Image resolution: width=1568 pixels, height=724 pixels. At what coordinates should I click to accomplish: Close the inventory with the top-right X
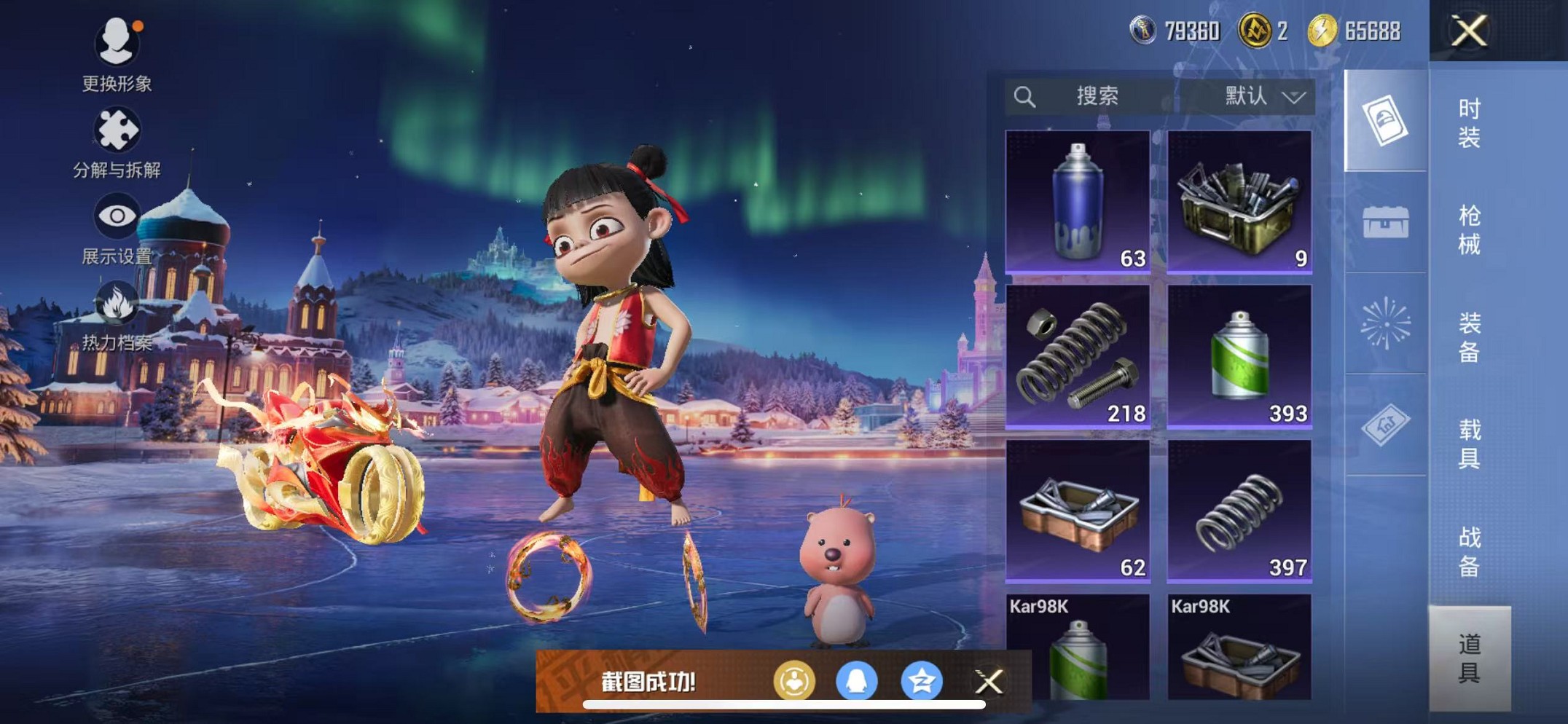tap(1468, 31)
